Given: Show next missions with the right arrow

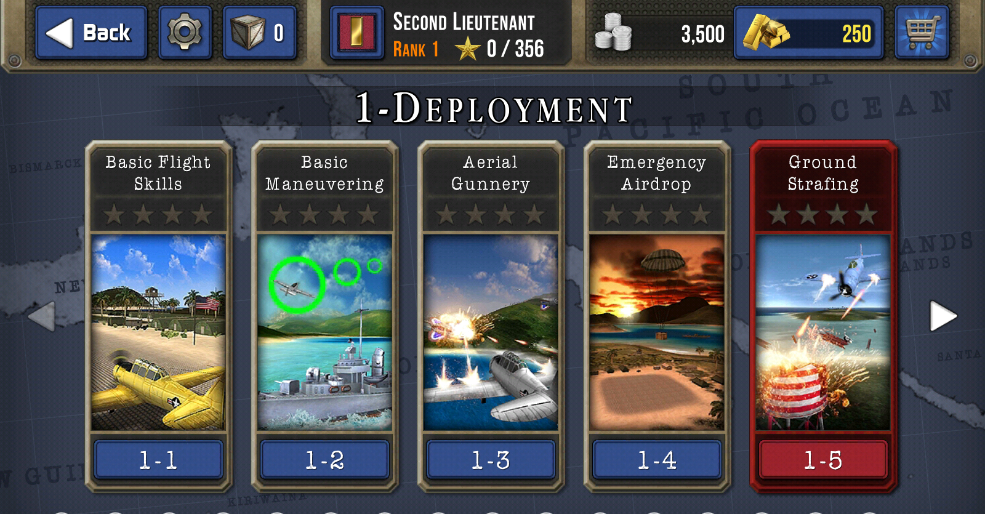Looking at the screenshot, I should click(x=943, y=316).
